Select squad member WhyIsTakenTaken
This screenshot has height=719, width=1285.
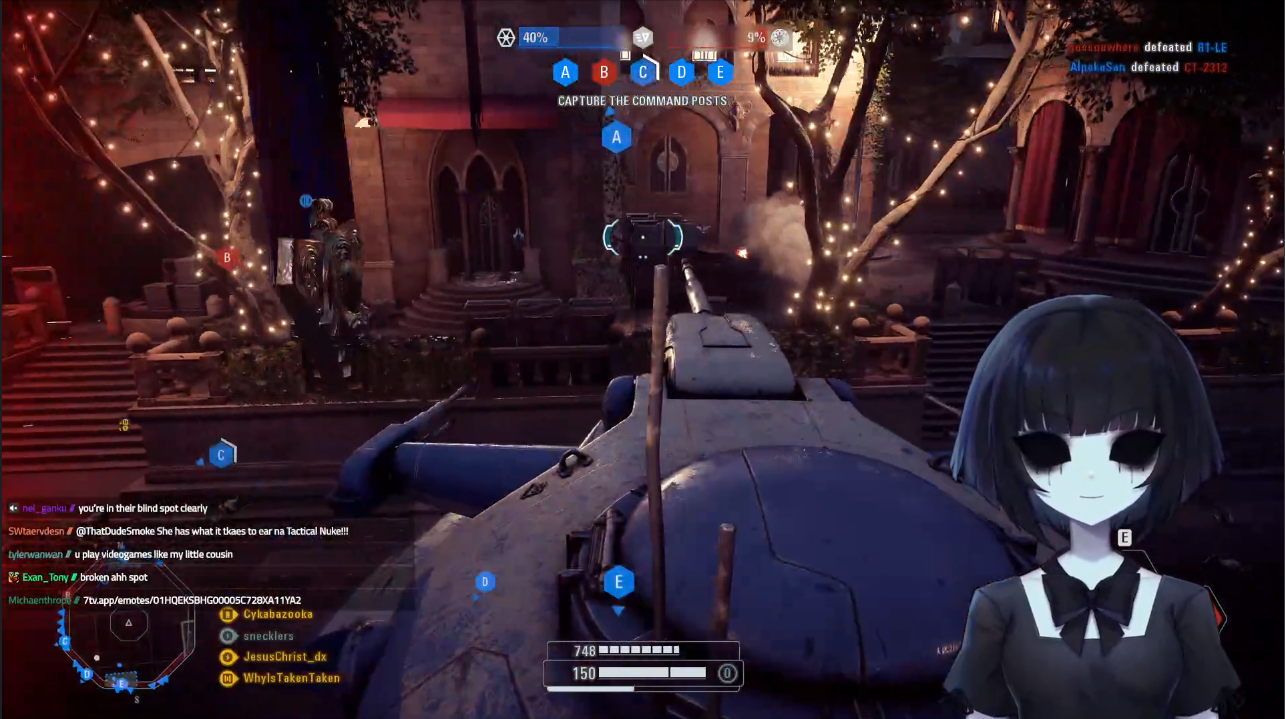coord(290,678)
